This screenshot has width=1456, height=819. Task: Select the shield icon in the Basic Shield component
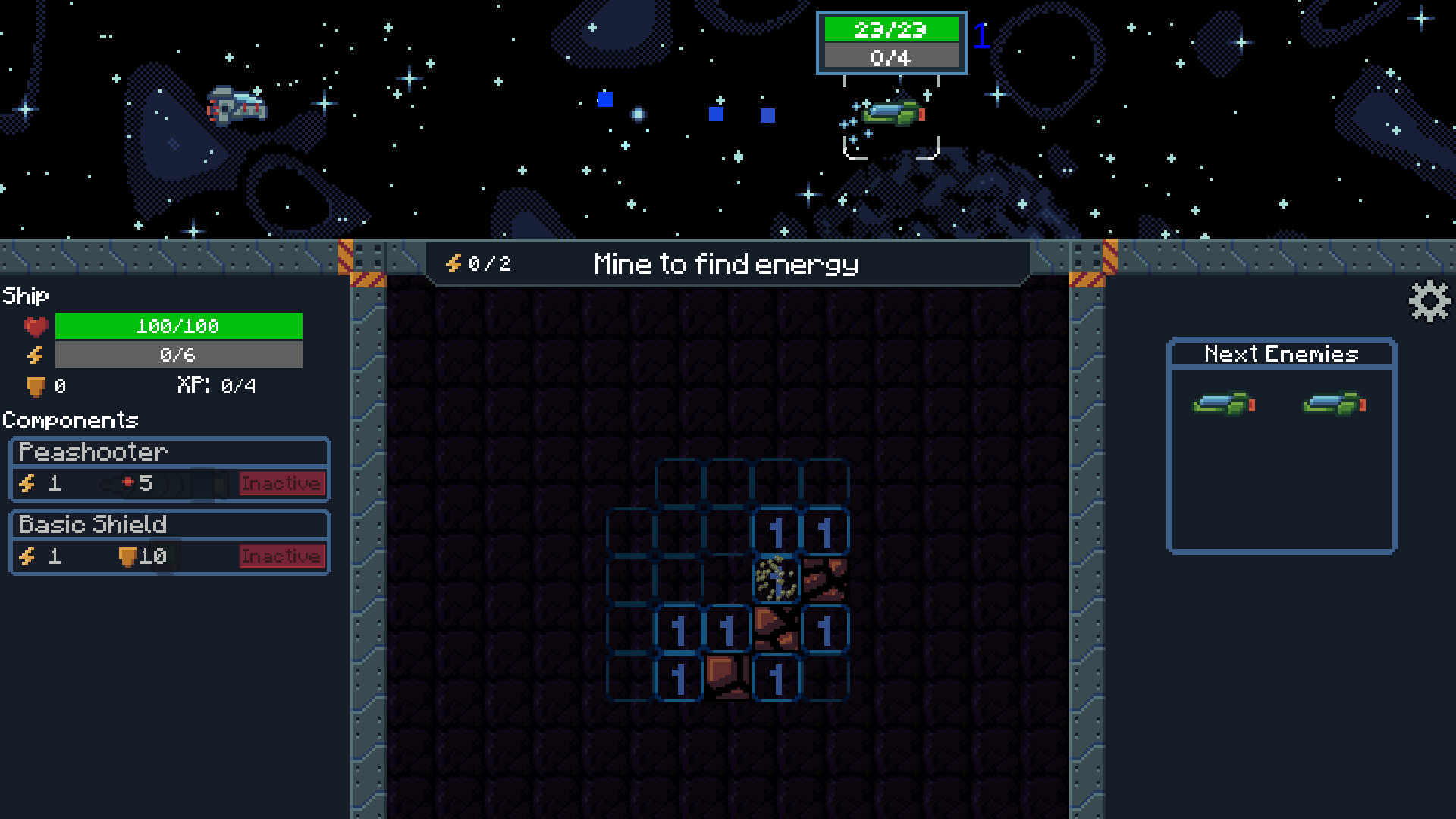[x=127, y=556]
